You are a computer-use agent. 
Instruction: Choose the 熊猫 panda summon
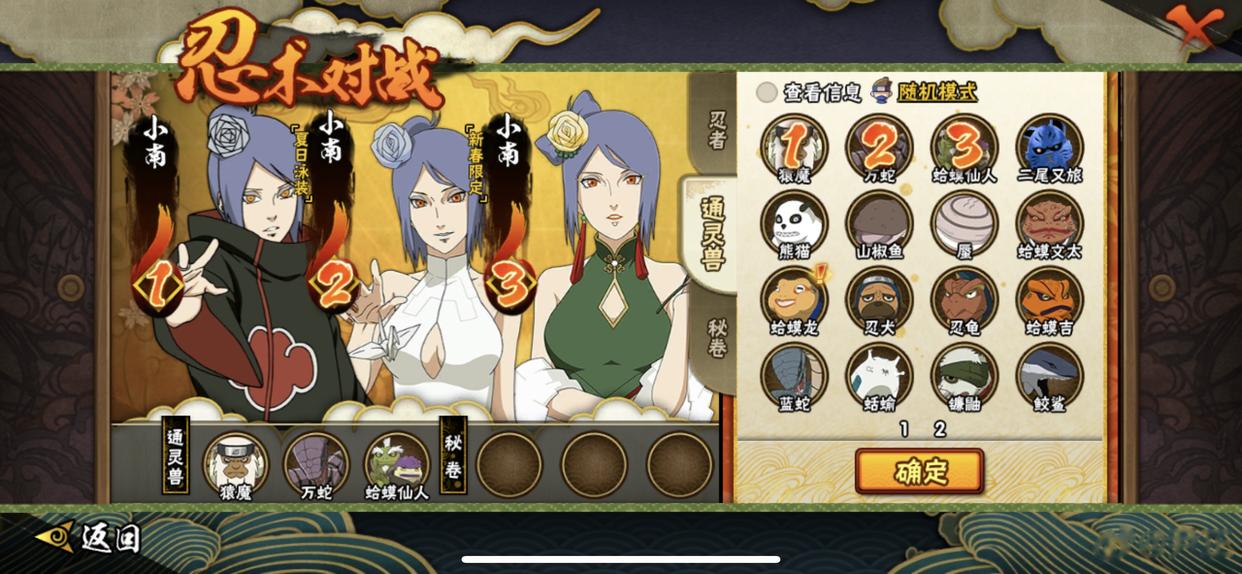[x=793, y=221]
